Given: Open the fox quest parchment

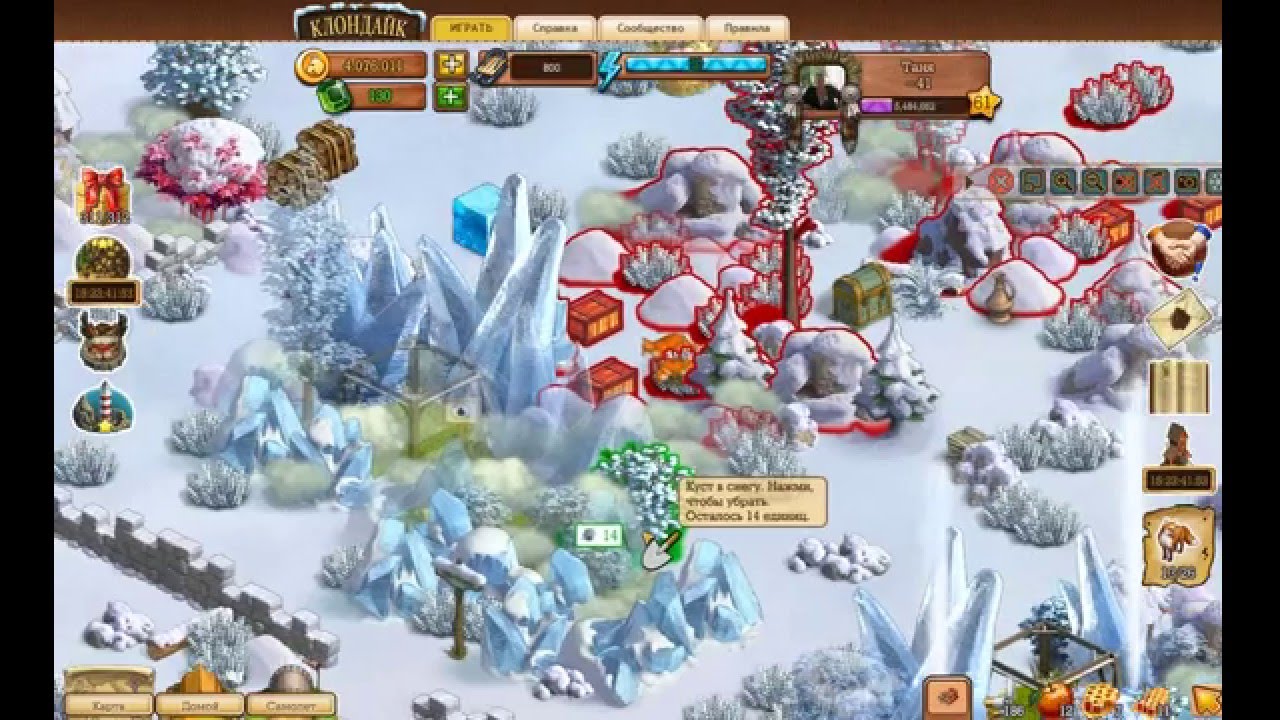Looking at the screenshot, I should [1178, 546].
